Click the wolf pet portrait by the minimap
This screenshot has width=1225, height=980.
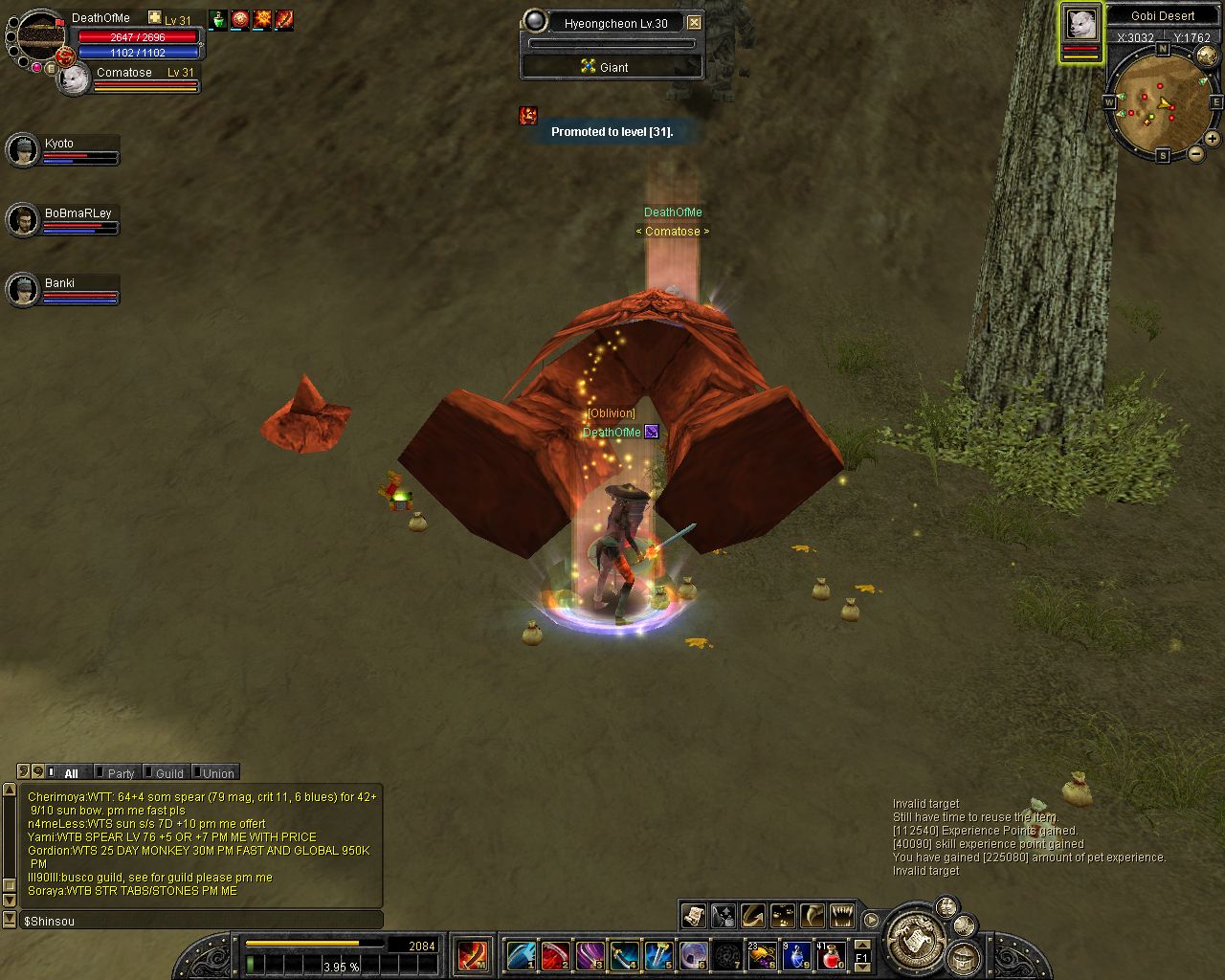click(x=1080, y=25)
